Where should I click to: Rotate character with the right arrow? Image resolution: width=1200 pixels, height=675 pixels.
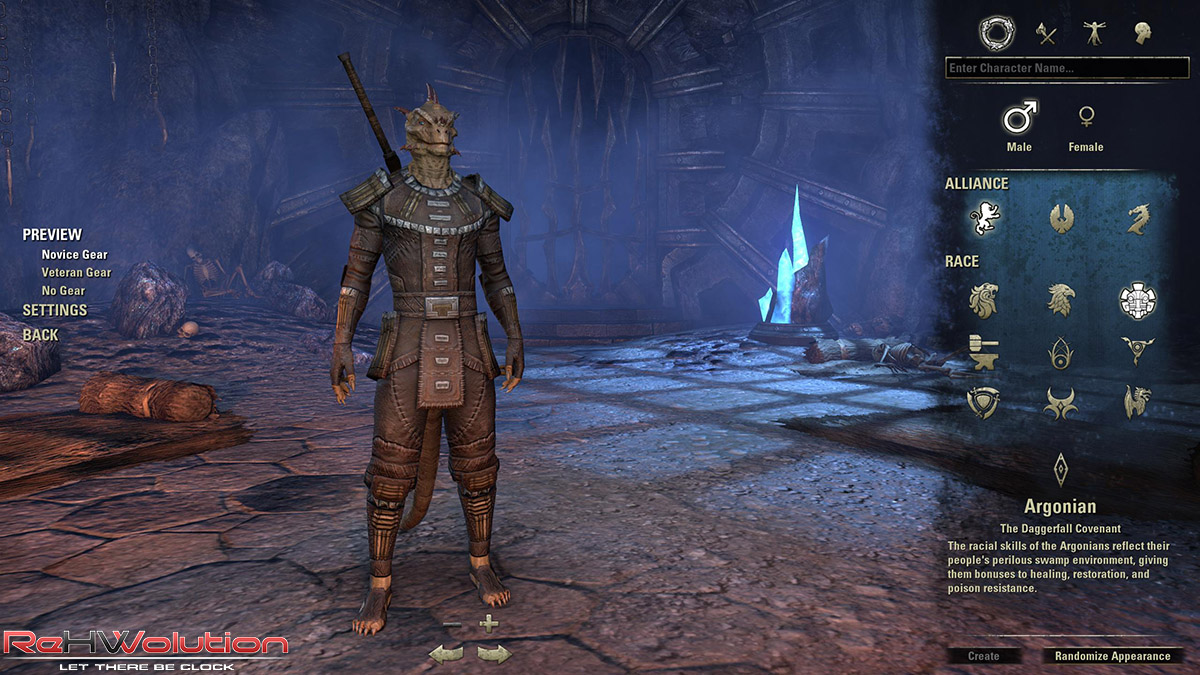494,654
